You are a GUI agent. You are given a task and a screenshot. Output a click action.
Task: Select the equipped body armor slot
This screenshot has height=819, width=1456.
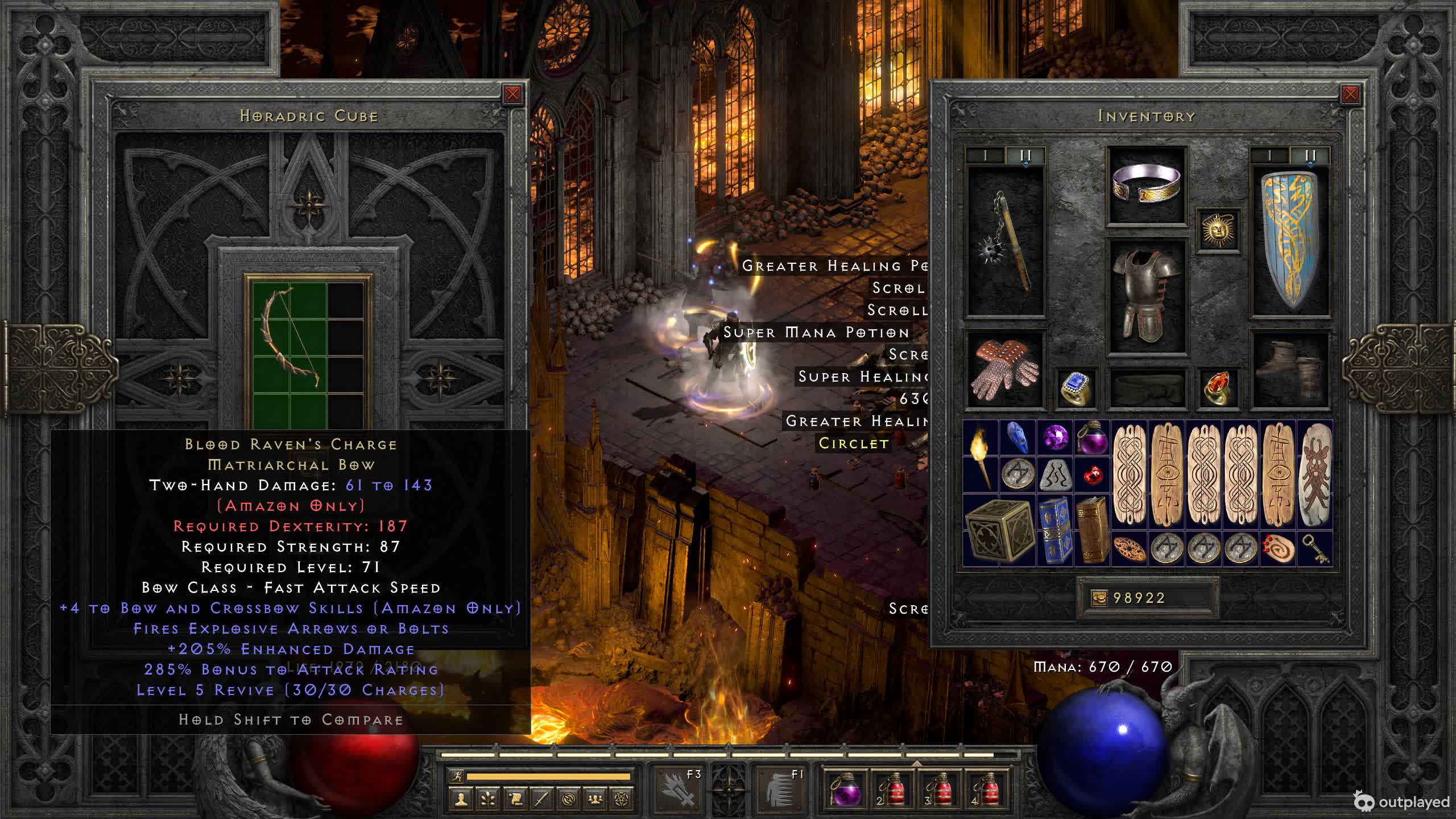(1147, 296)
